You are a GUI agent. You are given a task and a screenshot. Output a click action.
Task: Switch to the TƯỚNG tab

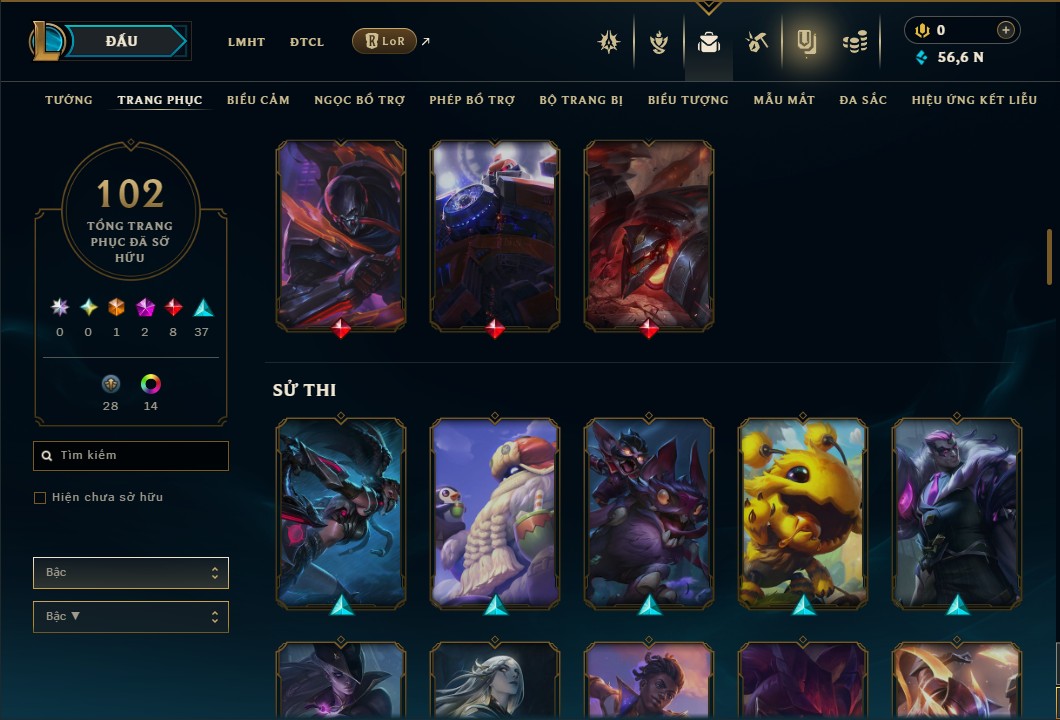click(x=69, y=100)
